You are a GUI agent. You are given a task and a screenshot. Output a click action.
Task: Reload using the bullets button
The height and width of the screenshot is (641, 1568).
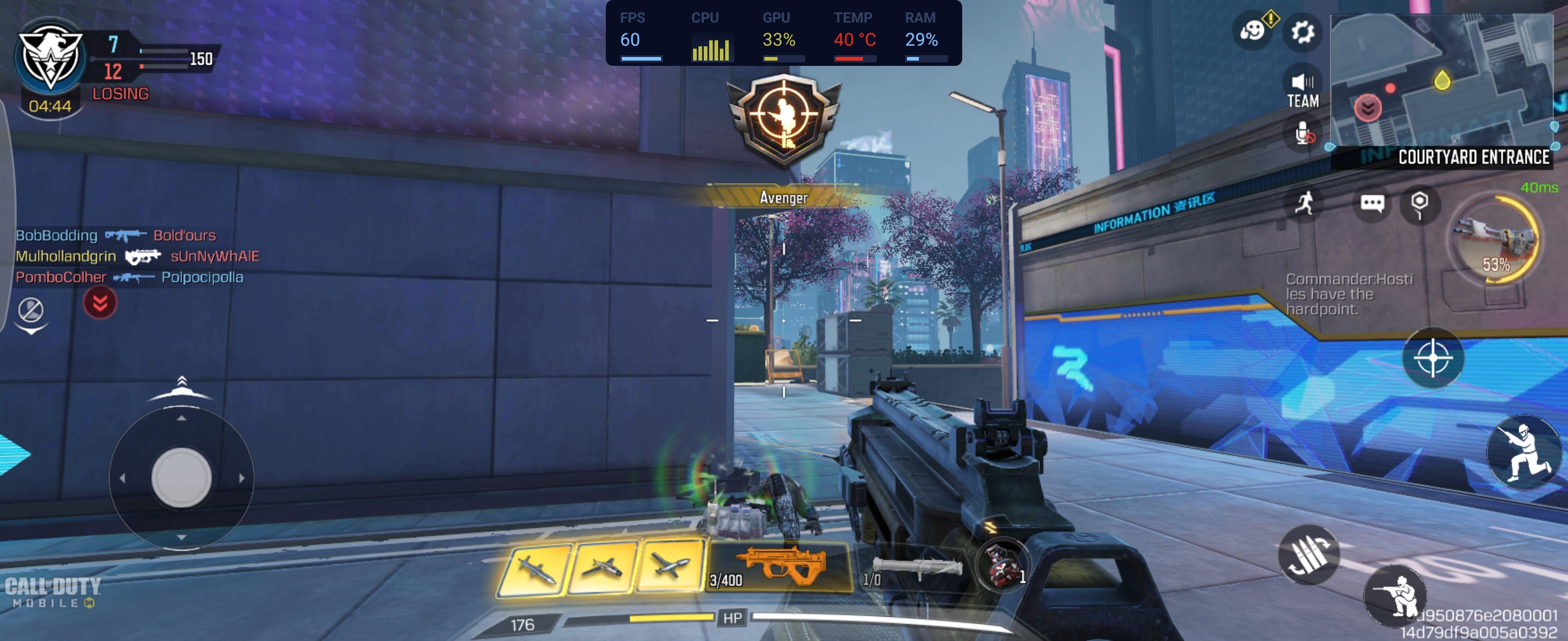click(x=1308, y=554)
